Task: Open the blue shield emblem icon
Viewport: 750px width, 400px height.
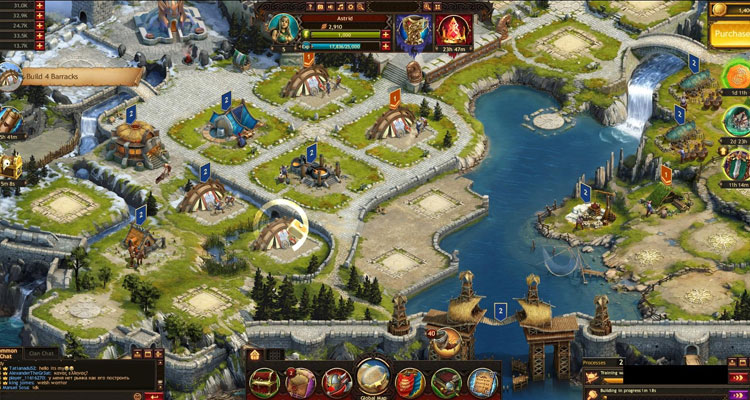Action: tap(410, 27)
